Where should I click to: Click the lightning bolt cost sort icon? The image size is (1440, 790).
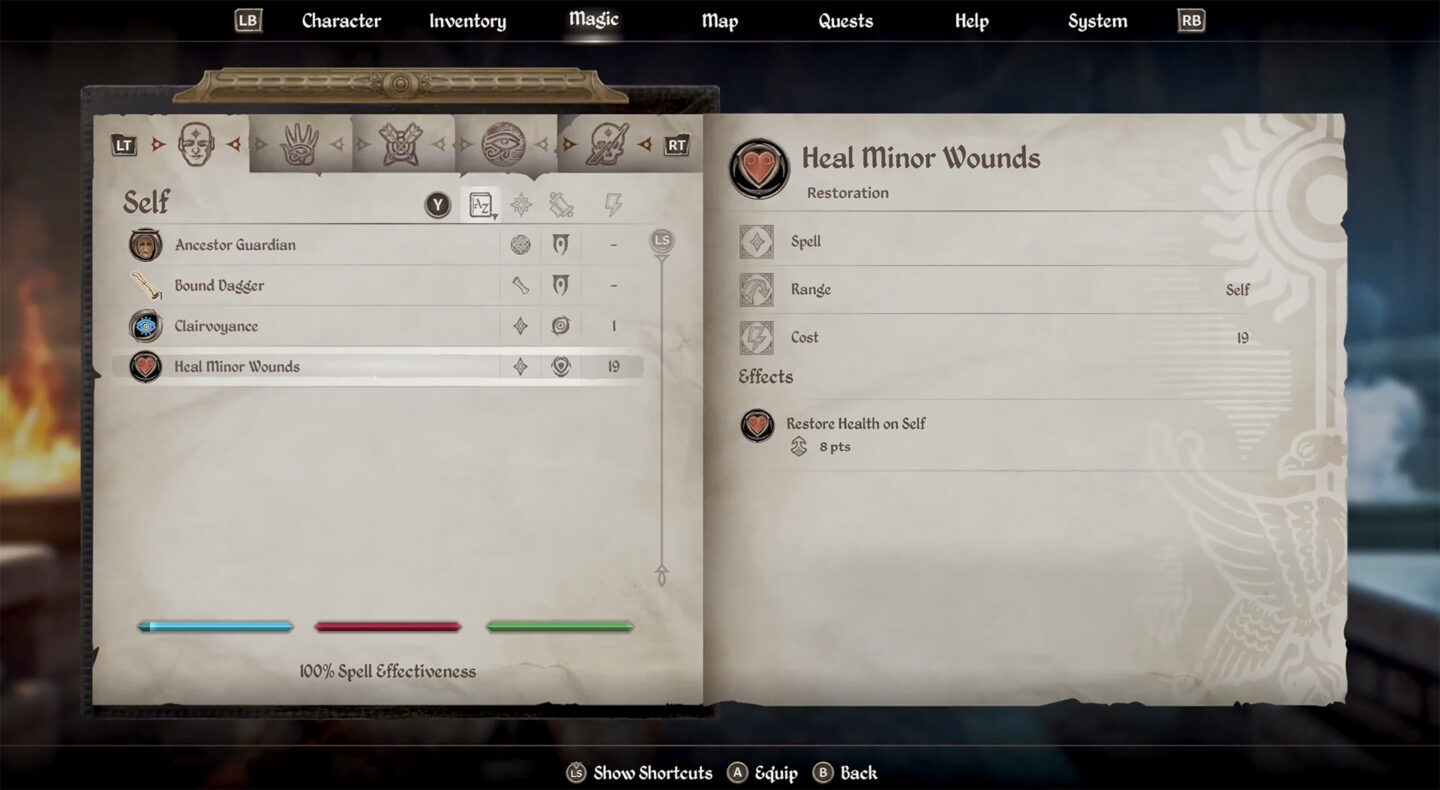pyautogui.click(x=614, y=203)
